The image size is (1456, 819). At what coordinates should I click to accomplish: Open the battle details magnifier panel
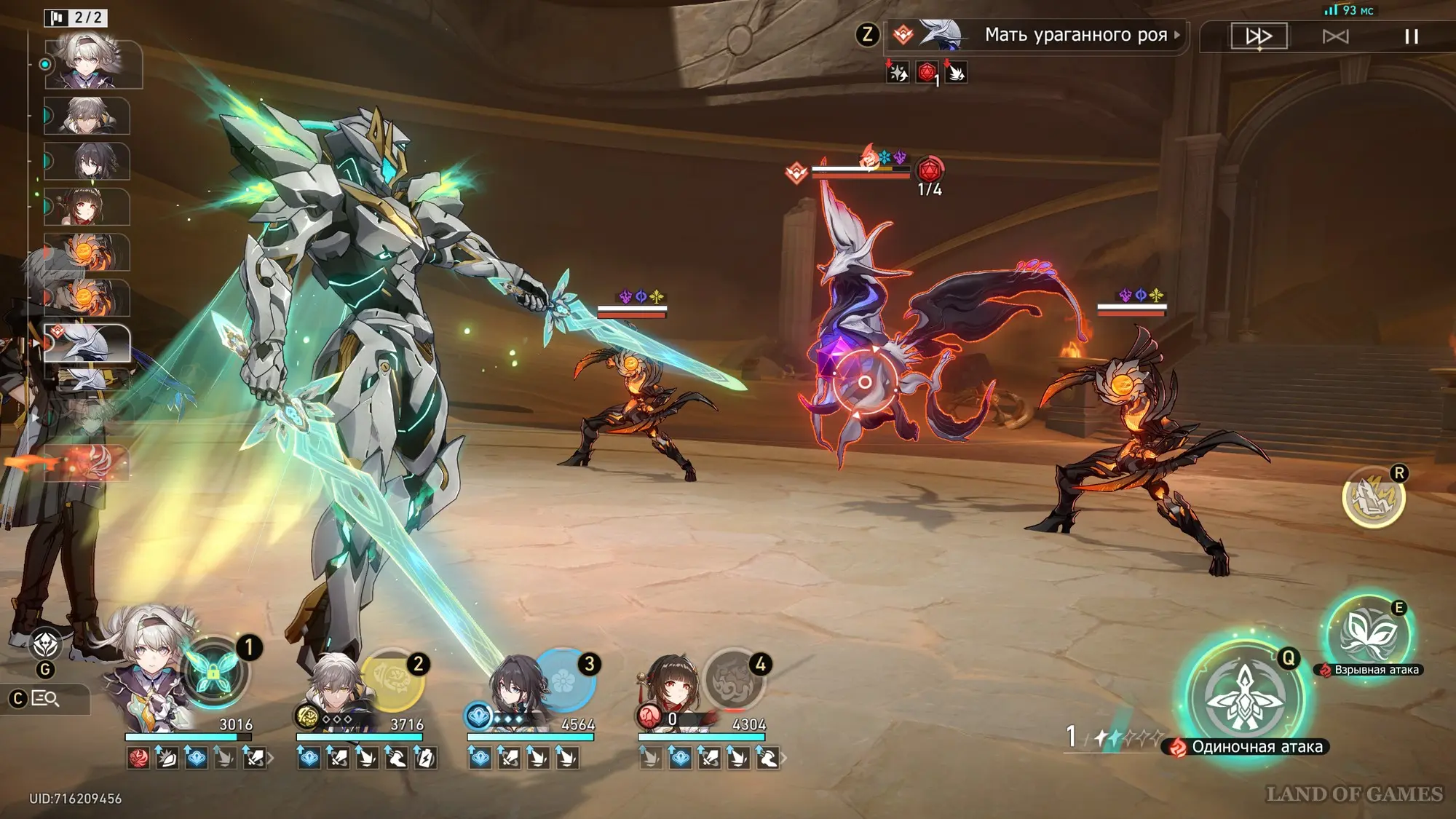(45, 699)
